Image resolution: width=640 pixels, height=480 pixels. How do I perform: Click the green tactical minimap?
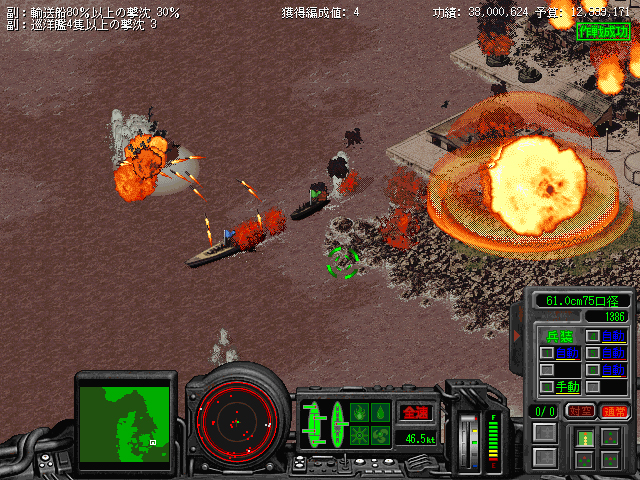126,417
